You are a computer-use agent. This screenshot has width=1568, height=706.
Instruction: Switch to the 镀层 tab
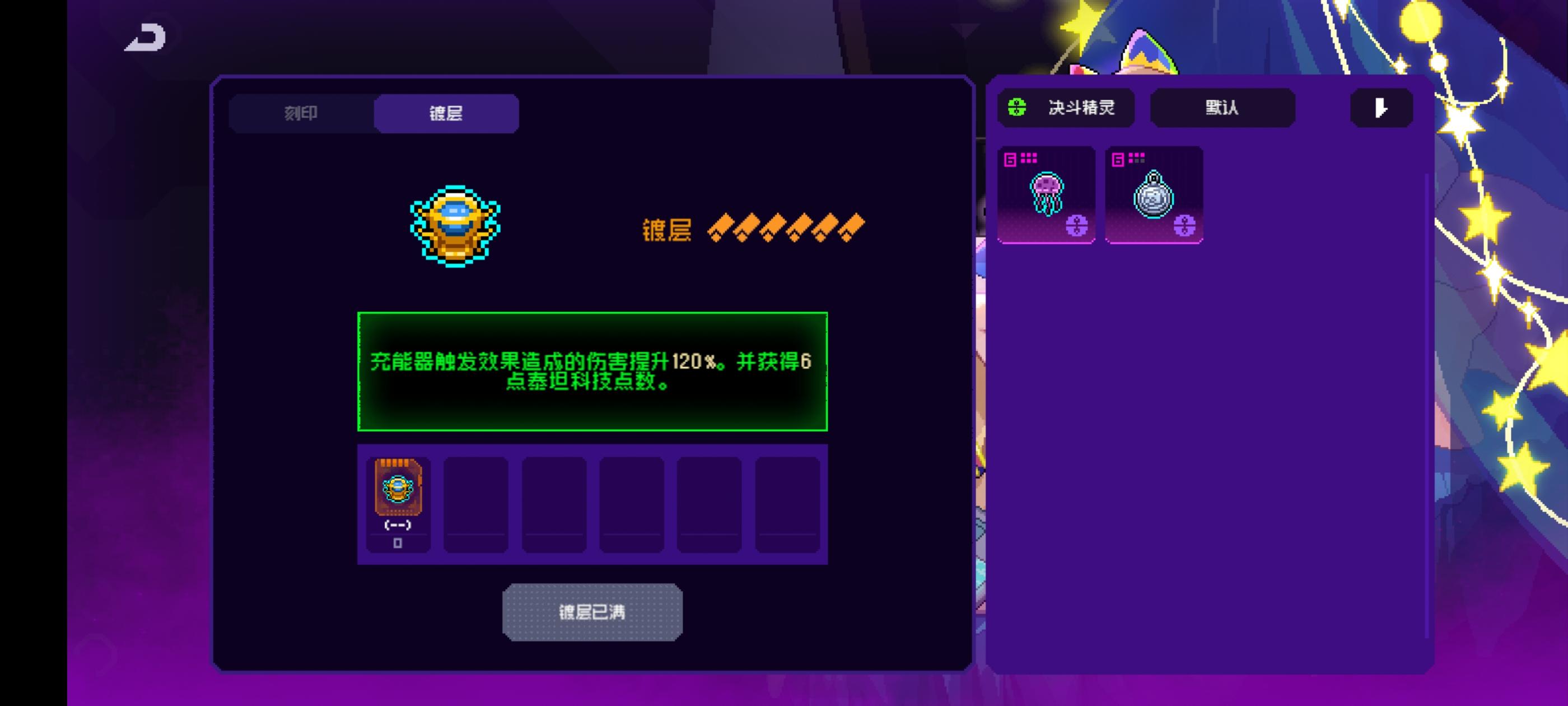tap(445, 113)
